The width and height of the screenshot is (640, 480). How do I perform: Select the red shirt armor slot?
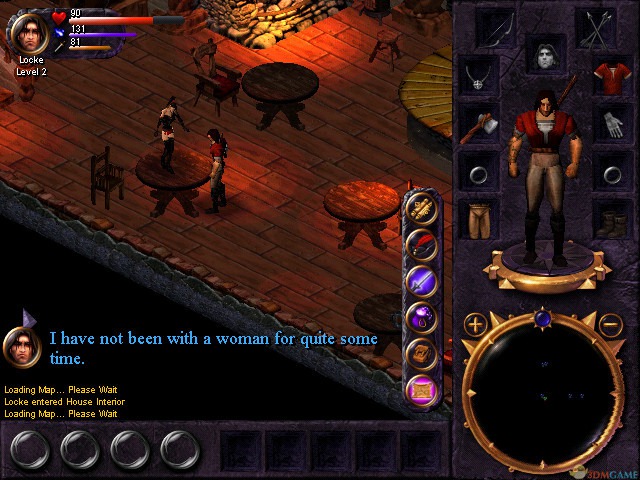tap(610, 76)
